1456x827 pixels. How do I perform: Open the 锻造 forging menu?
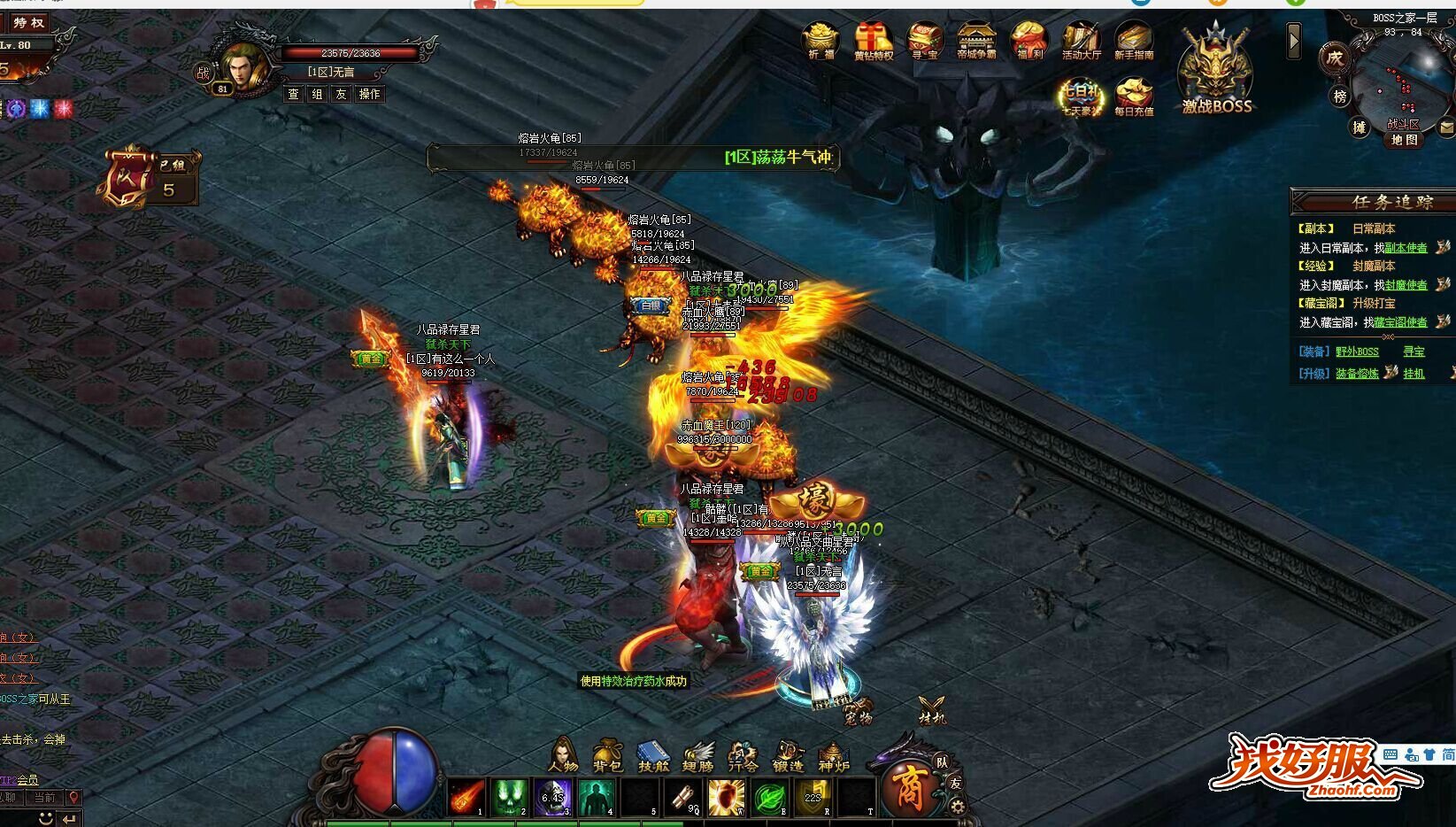(x=788, y=754)
